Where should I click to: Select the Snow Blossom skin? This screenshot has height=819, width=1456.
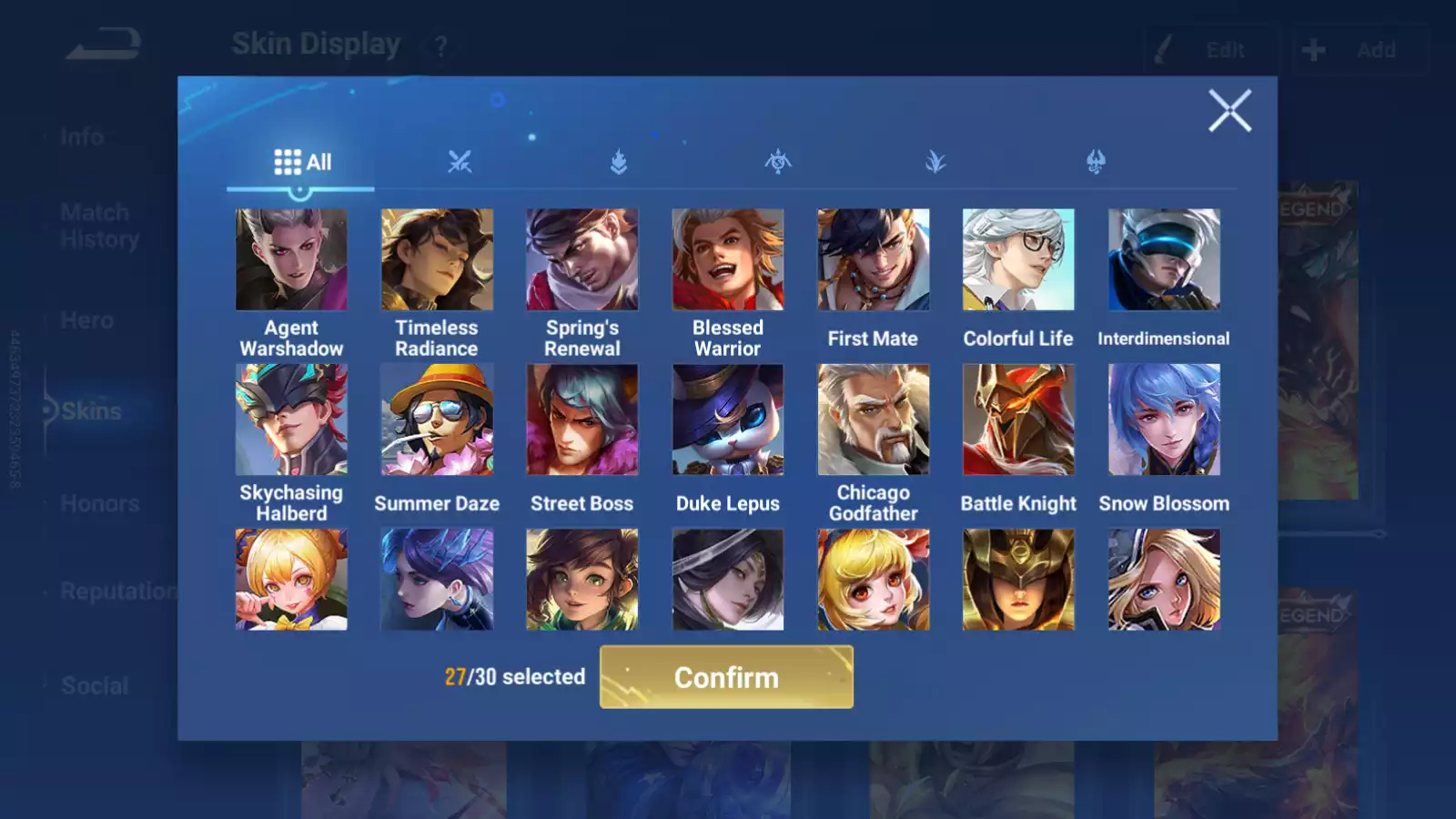tap(1164, 420)
